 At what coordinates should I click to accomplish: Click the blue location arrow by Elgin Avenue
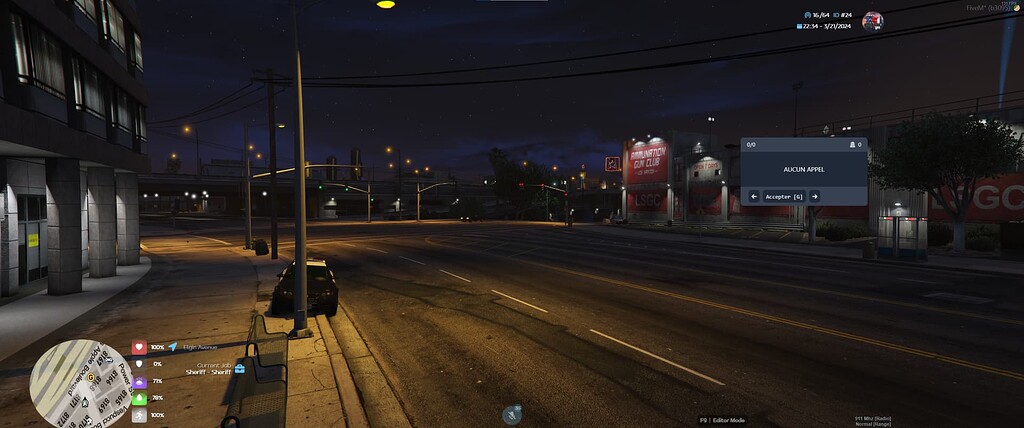173,347
